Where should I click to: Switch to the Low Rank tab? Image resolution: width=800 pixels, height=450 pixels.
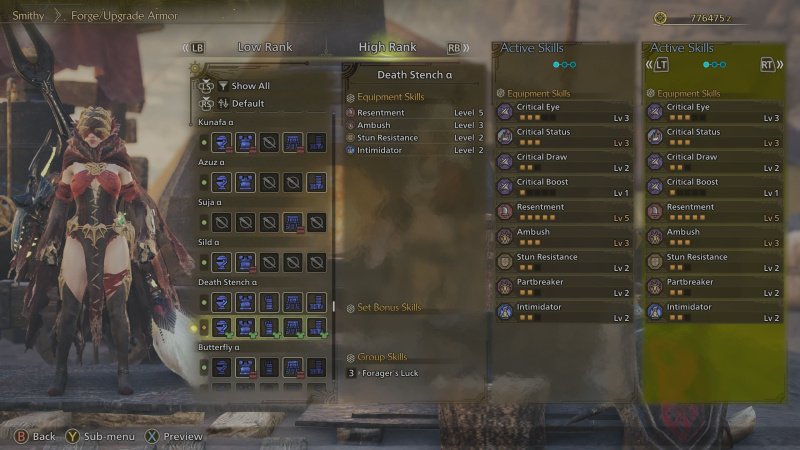tap(264, 47)
